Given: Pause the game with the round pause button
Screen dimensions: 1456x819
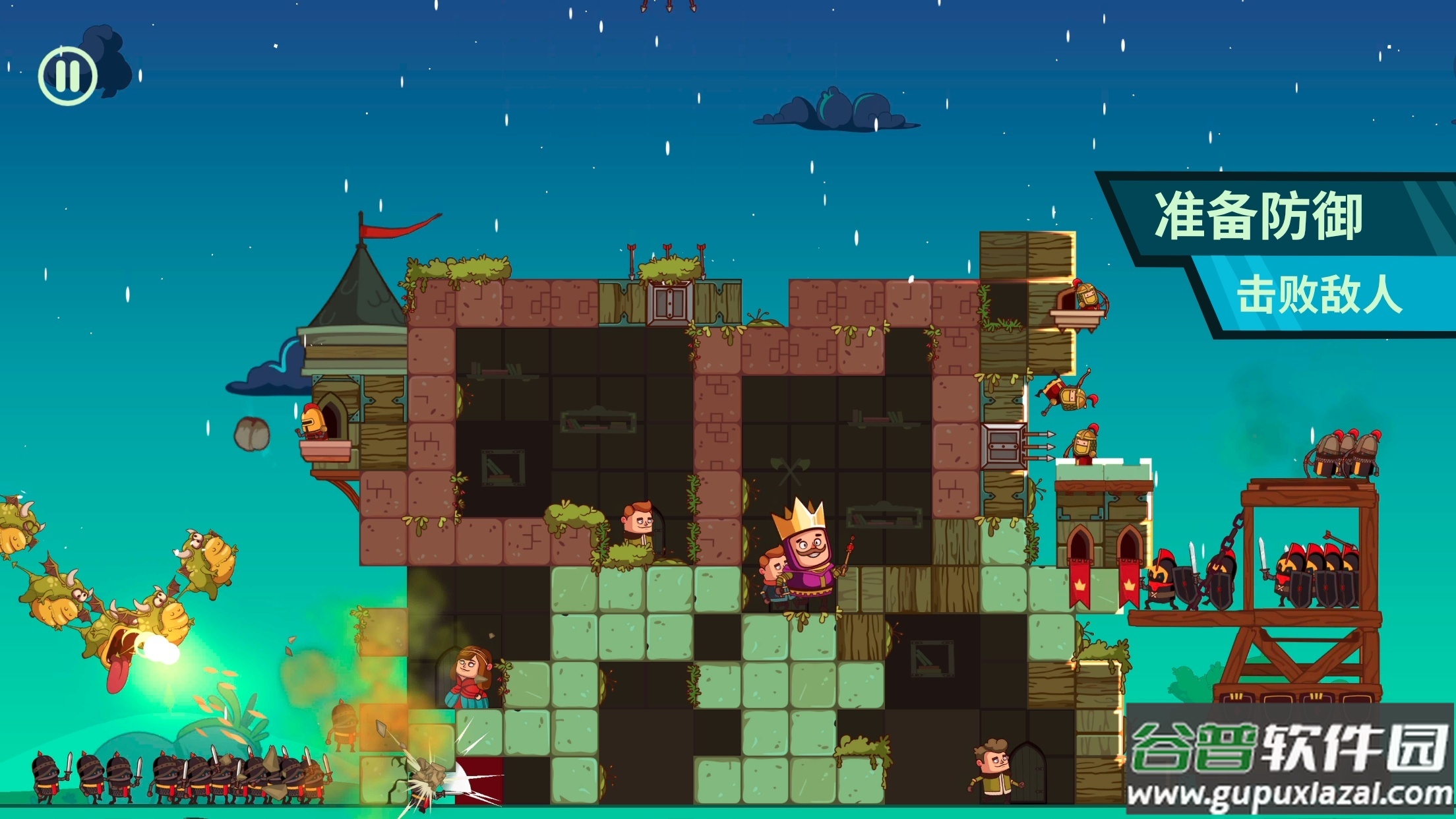Looking at the screenshot, I should (x=67, y=76).
